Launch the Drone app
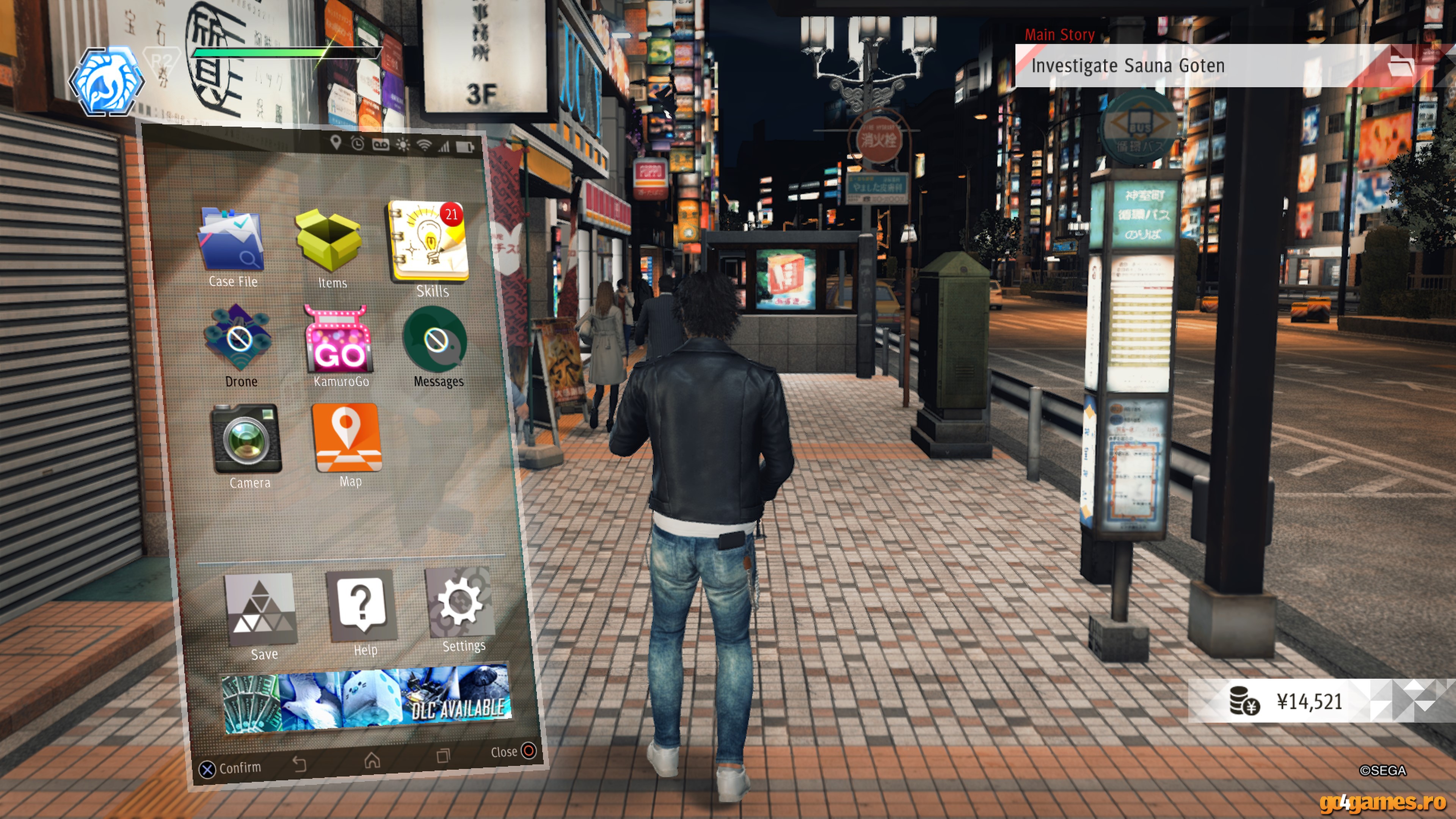The image size is (1456, 819). point(238,340)
